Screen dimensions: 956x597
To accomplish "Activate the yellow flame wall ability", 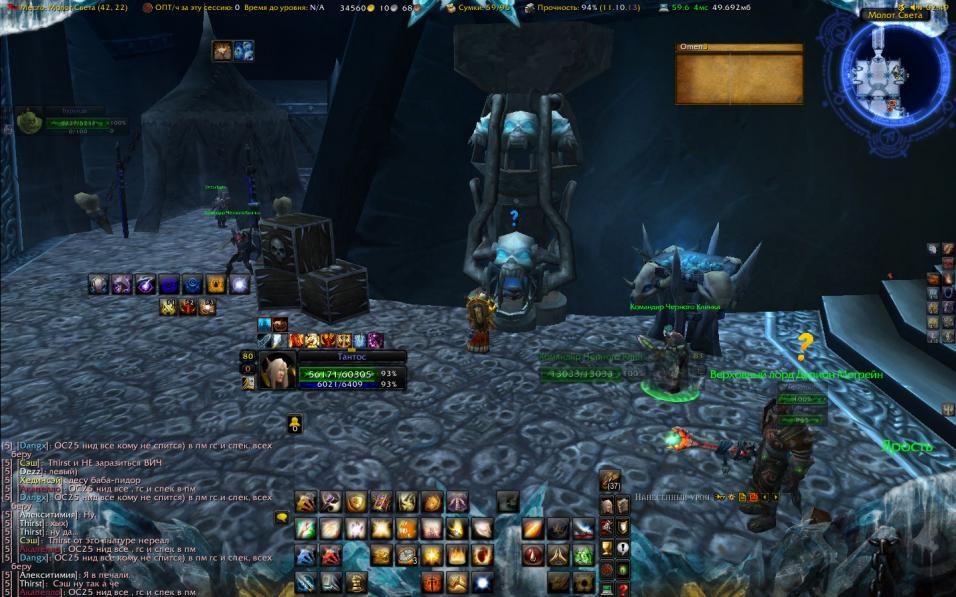I will click(458, 555).
